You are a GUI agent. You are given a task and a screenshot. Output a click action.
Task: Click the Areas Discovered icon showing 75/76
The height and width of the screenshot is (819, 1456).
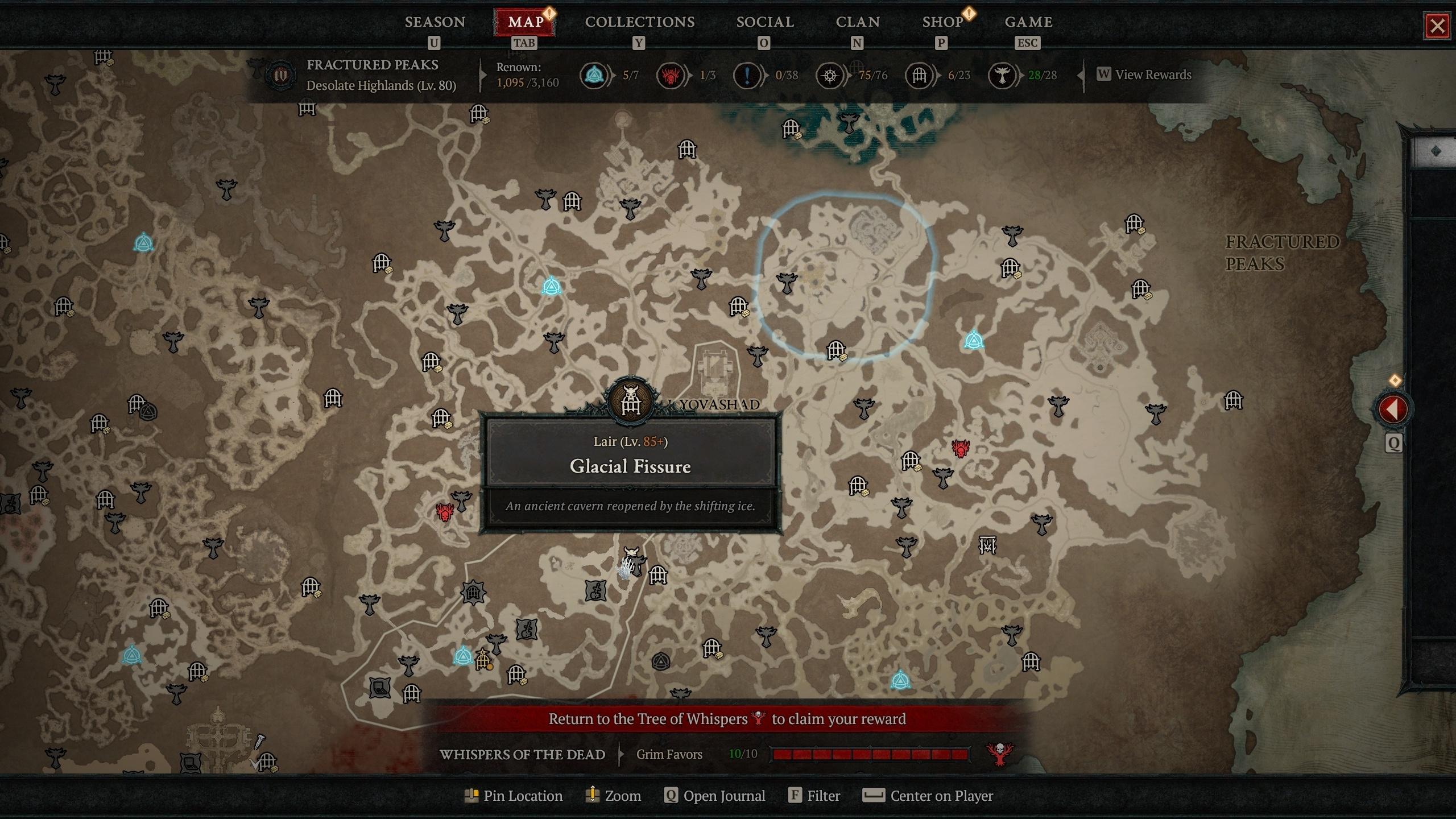click(830, 75)
